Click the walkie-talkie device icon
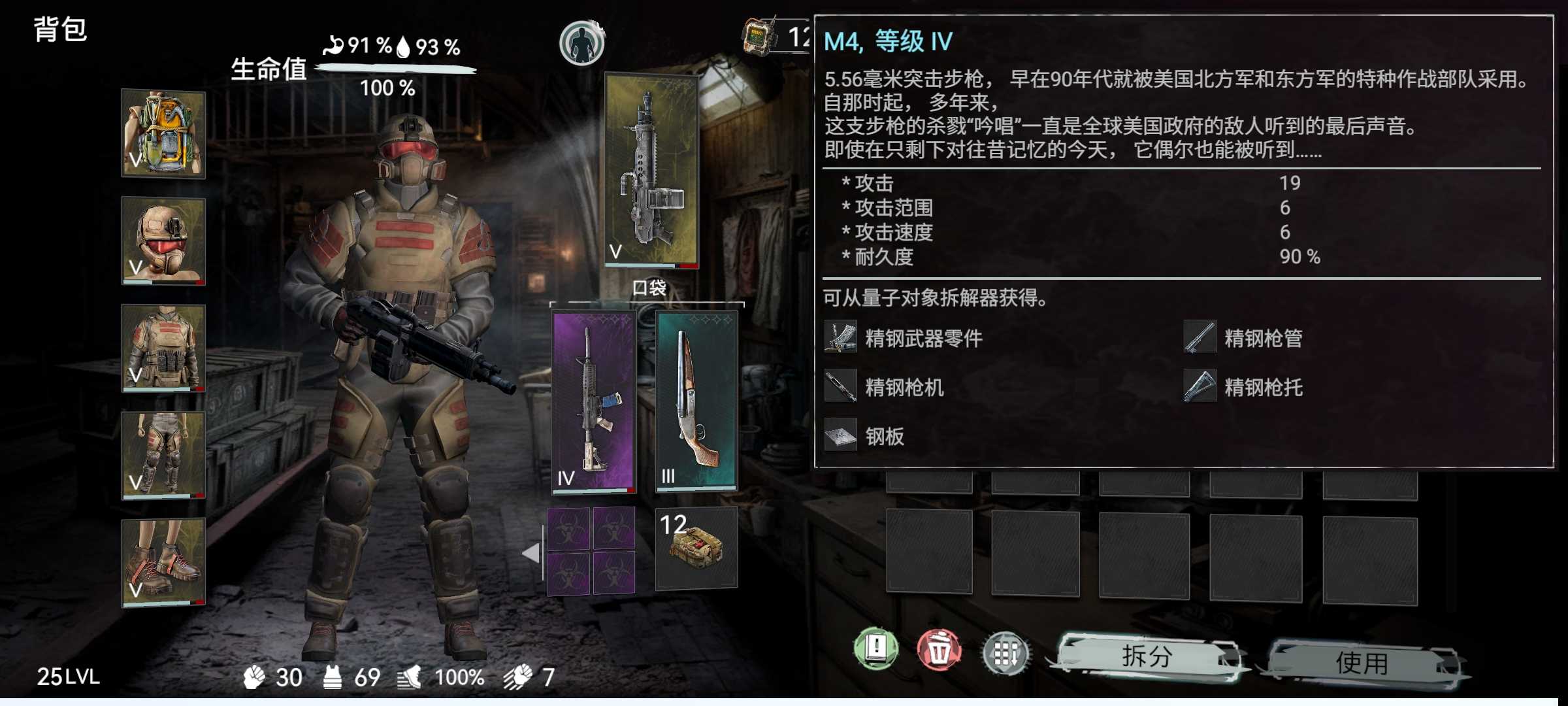This screenshot has height=706, width=1568. pos(758,36)
